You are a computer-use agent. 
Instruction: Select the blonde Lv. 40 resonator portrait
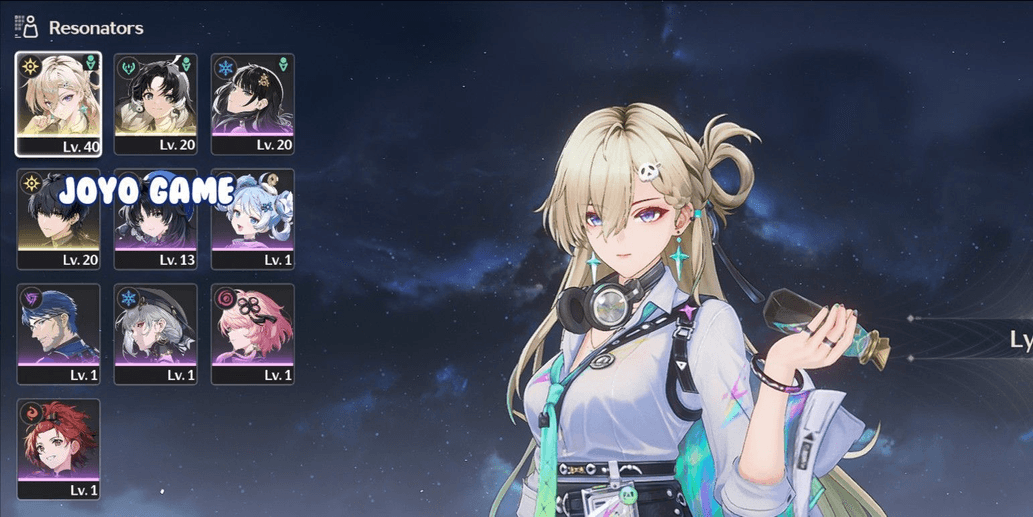click(x=58, y=104)
